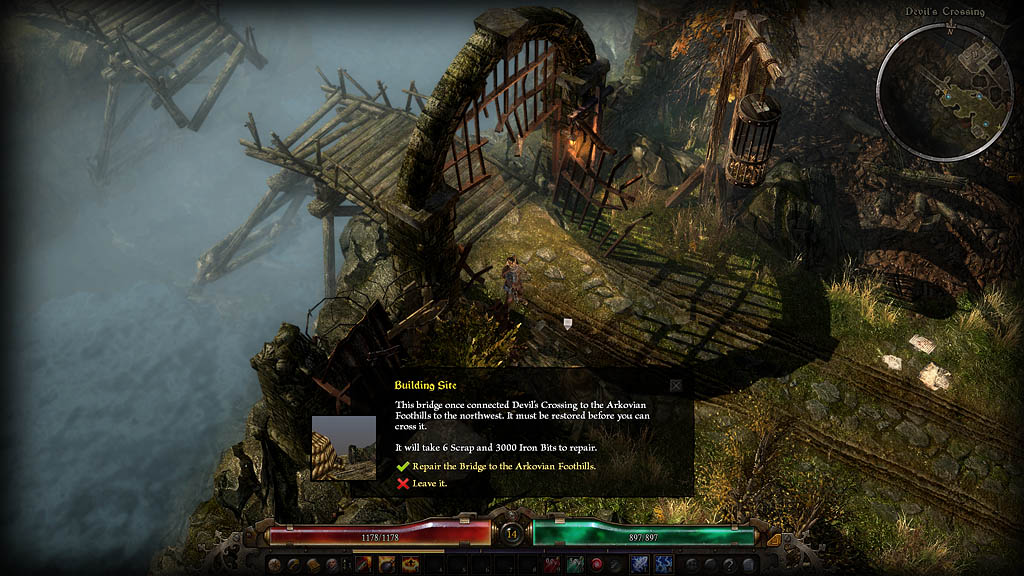The width and height of the screenshot is (1024, 576).
Task: Select the first red weapon-attack skill slot
Action: click(x=361, y=565)
